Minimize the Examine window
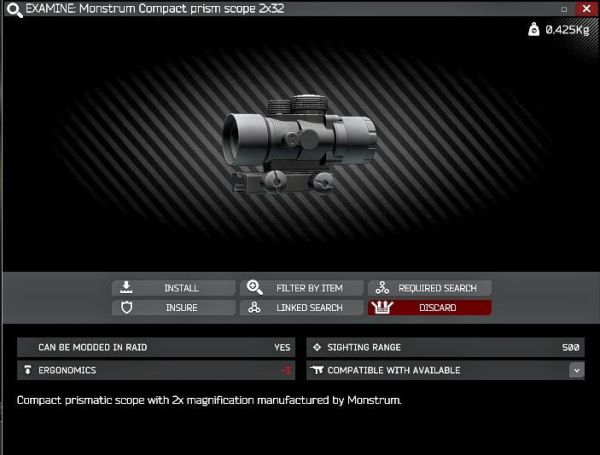The image size is (600, 455). pyautogui.click(x=565, y=8)
